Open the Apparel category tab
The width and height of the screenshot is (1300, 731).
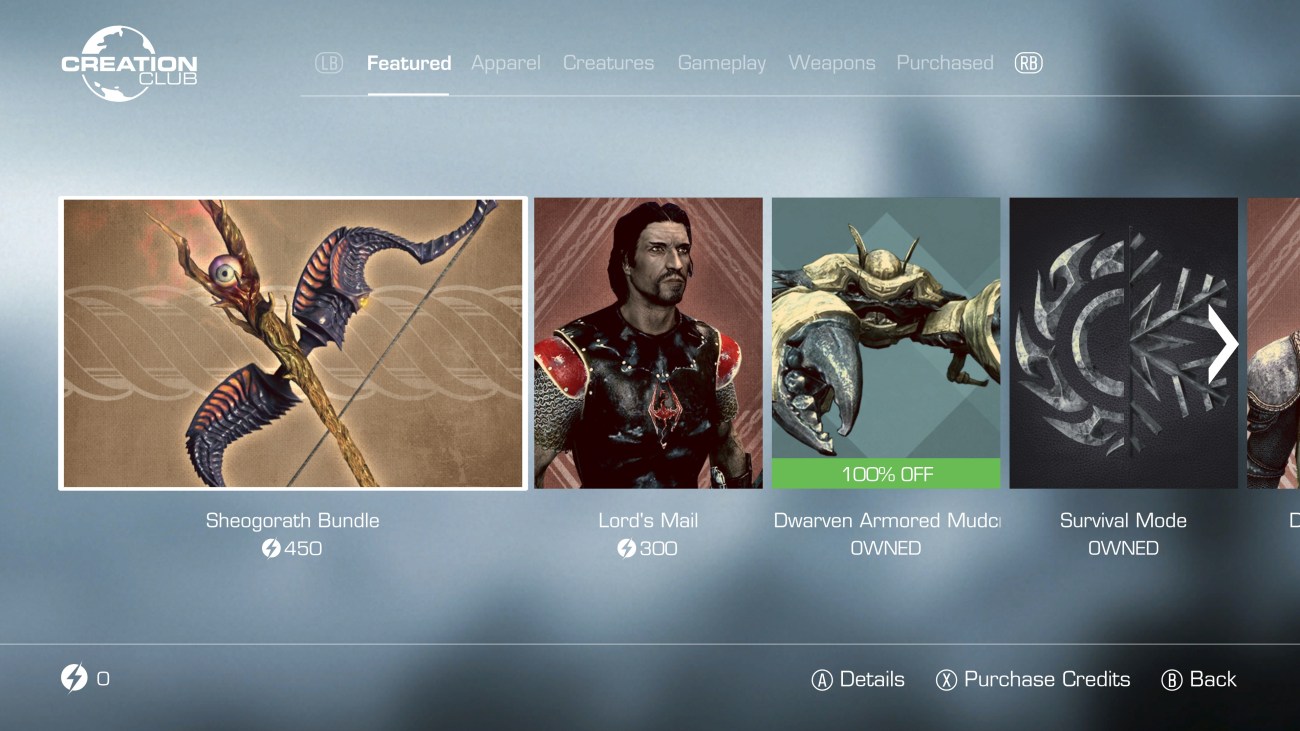[x=505, y=63]
